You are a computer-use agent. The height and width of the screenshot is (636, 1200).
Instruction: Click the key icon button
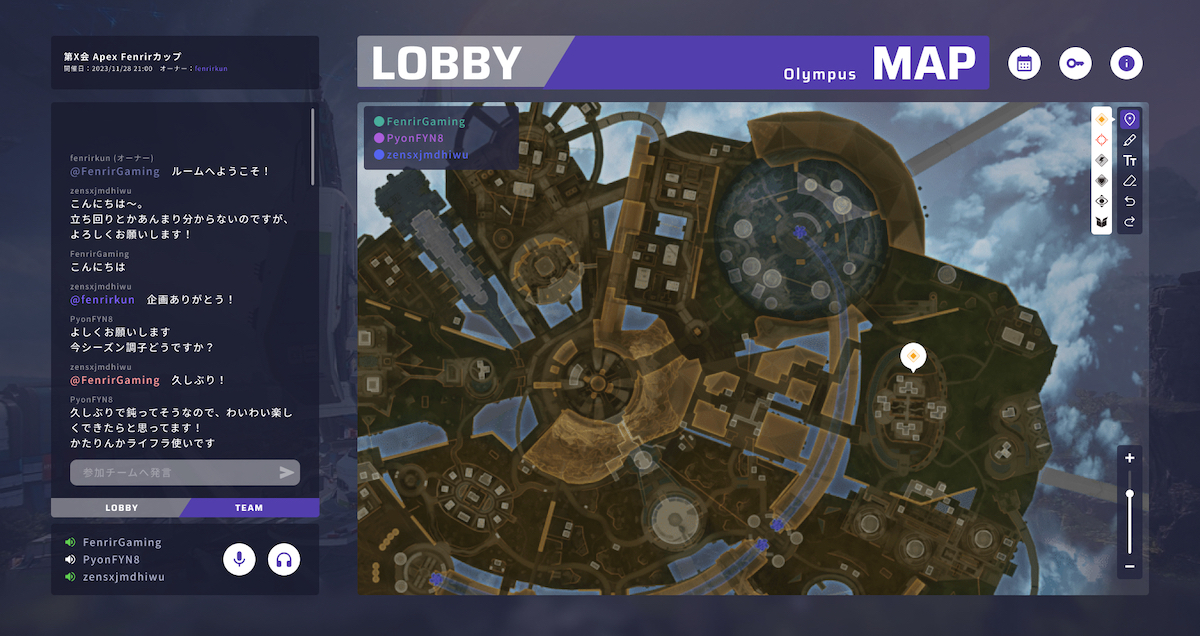[x=1075, y=63]
